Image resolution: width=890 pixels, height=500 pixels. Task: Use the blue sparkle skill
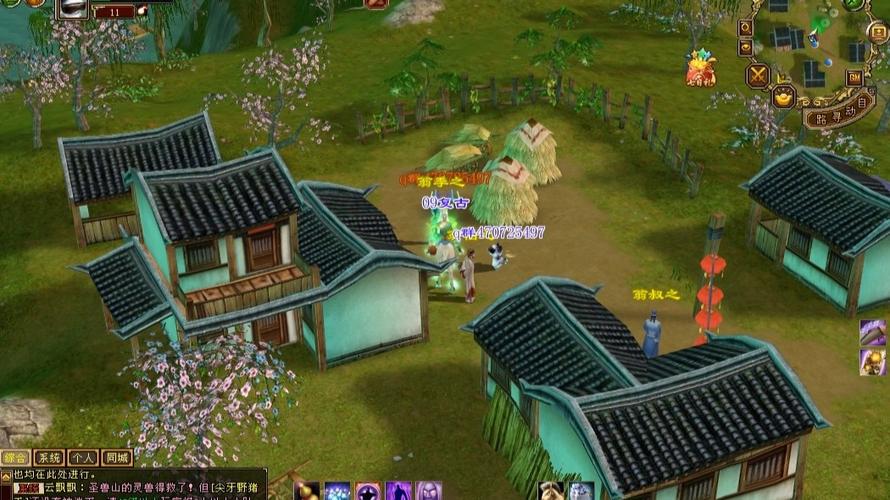tap(337, 491)
